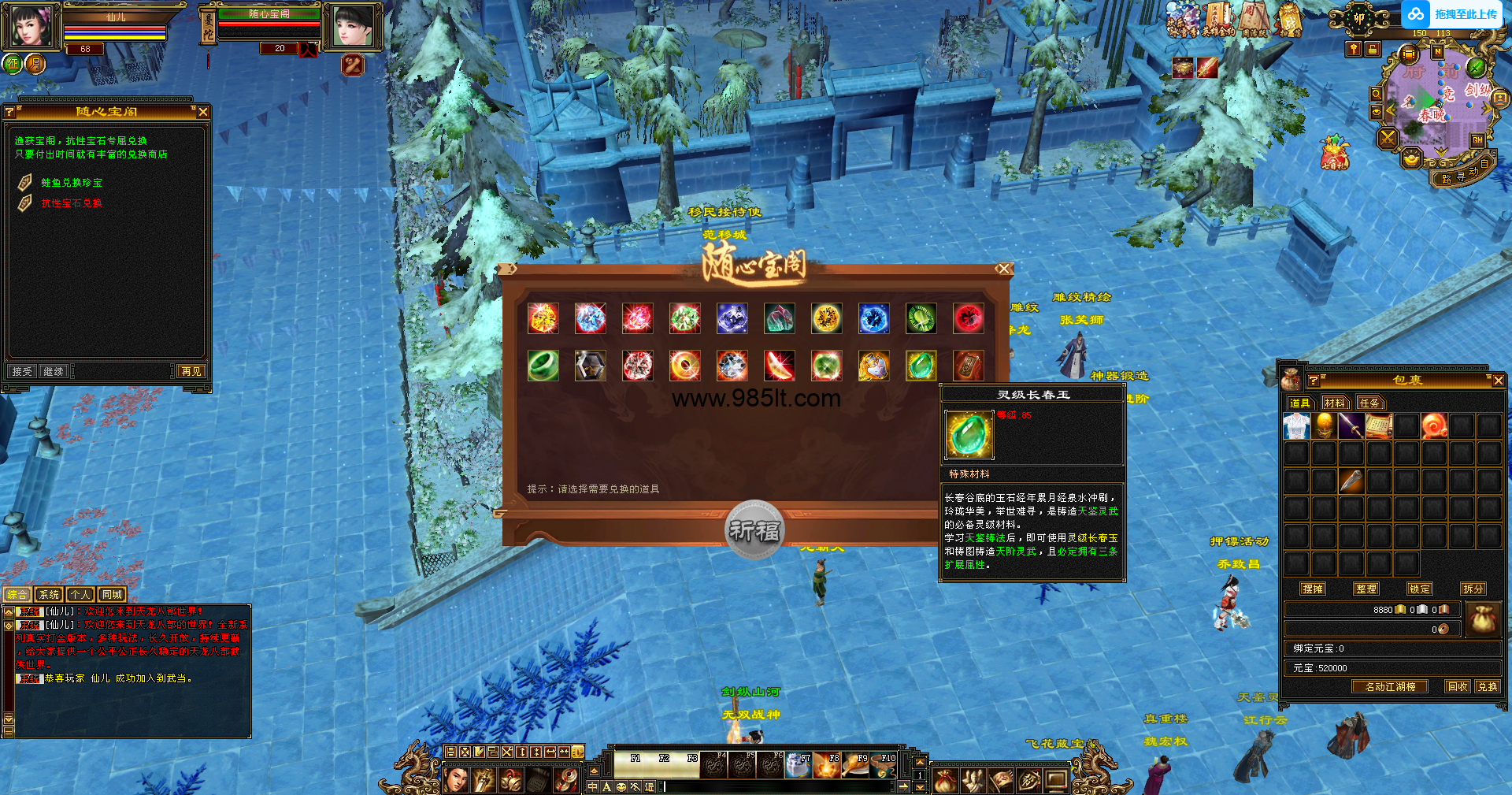The image size is (1512, 795).
Task: Switch to the 材料 materials tab
Action: coord(1334,403)
